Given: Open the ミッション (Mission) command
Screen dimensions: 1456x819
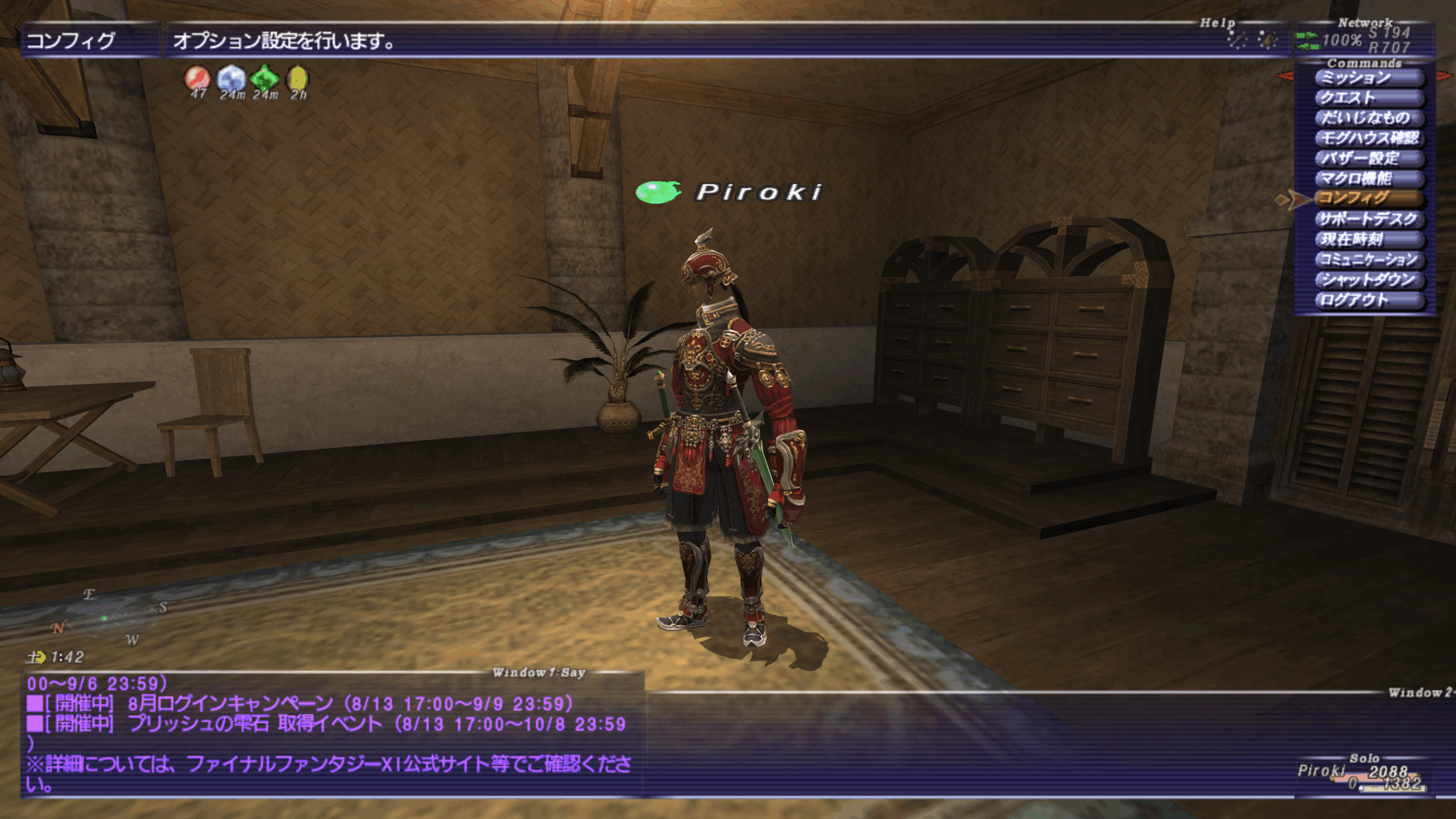Looking at the screenshot, I should coord(1368,77).
